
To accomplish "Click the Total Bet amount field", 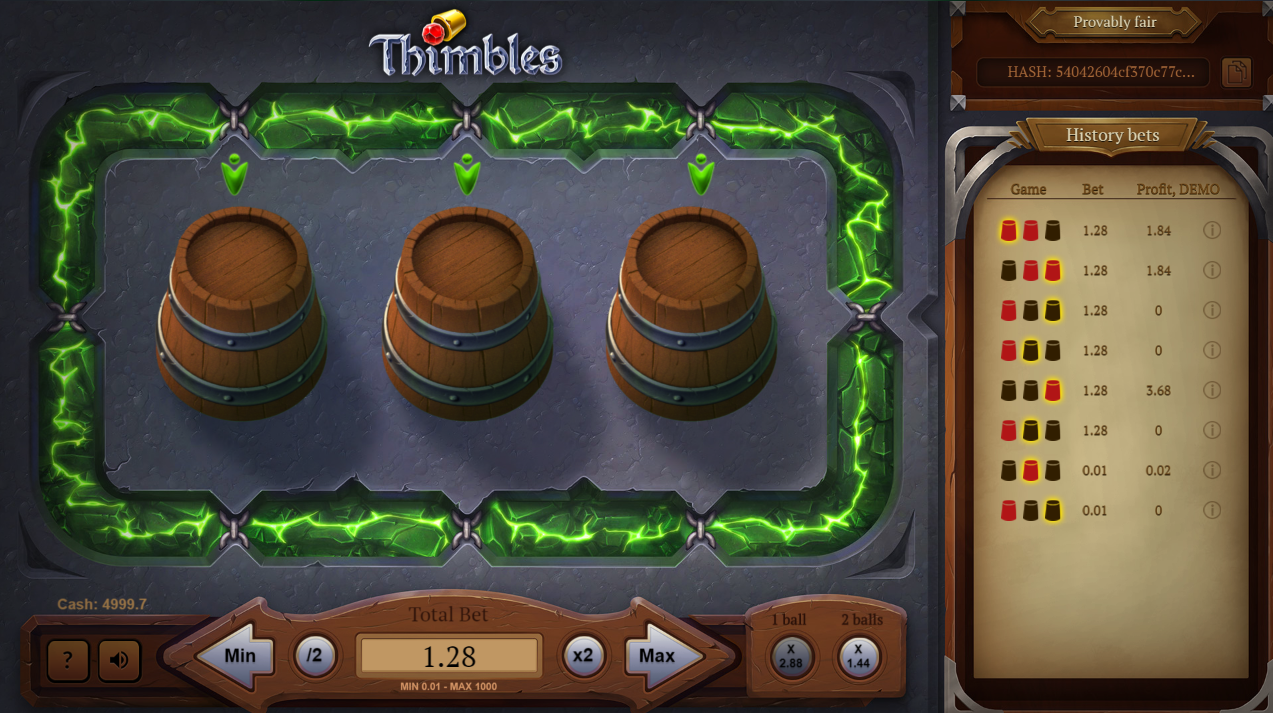I will click(x=449, y=656).
